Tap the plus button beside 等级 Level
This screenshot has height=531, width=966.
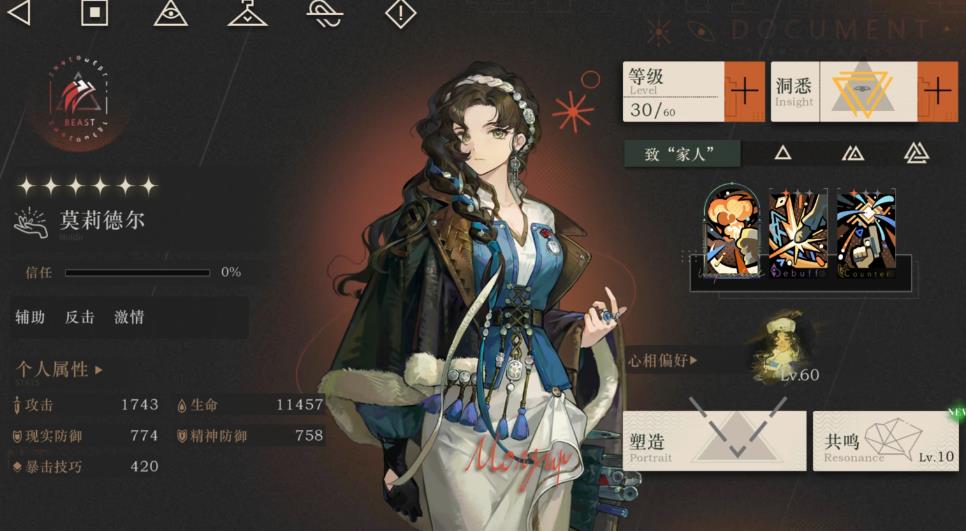pos(744,91)
